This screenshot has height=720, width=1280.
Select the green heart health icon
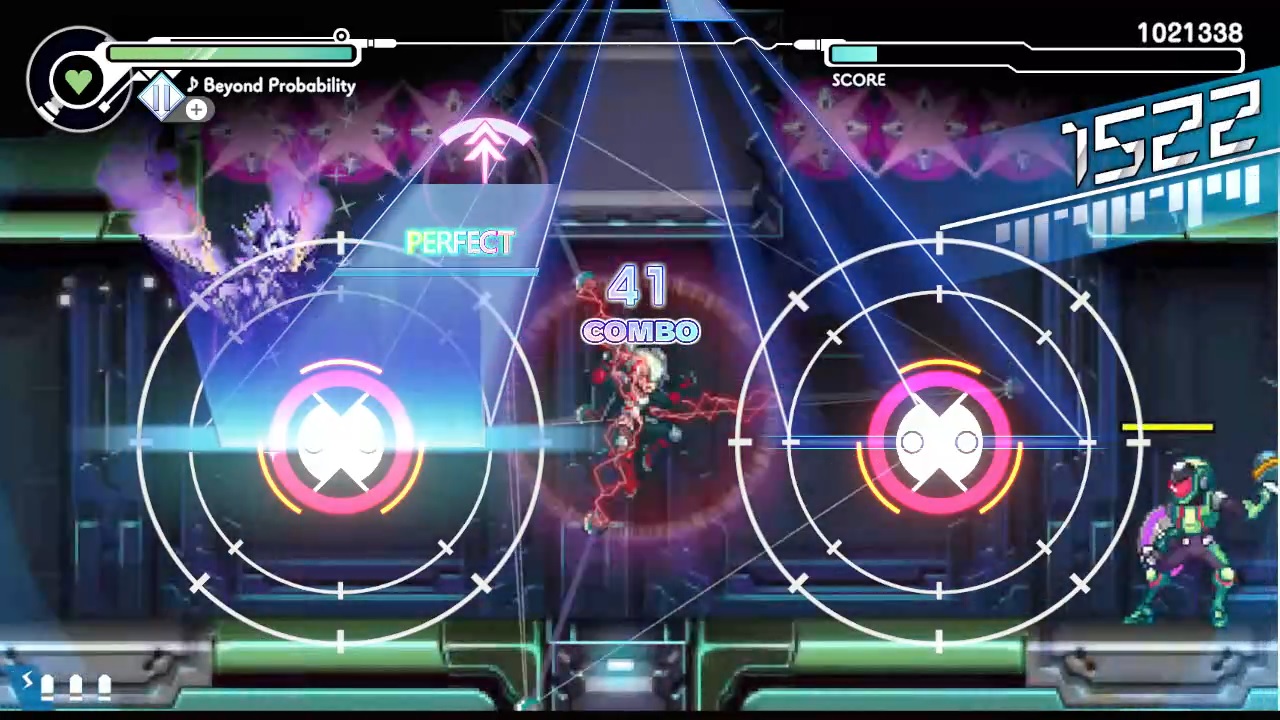[x=78, y=80]
